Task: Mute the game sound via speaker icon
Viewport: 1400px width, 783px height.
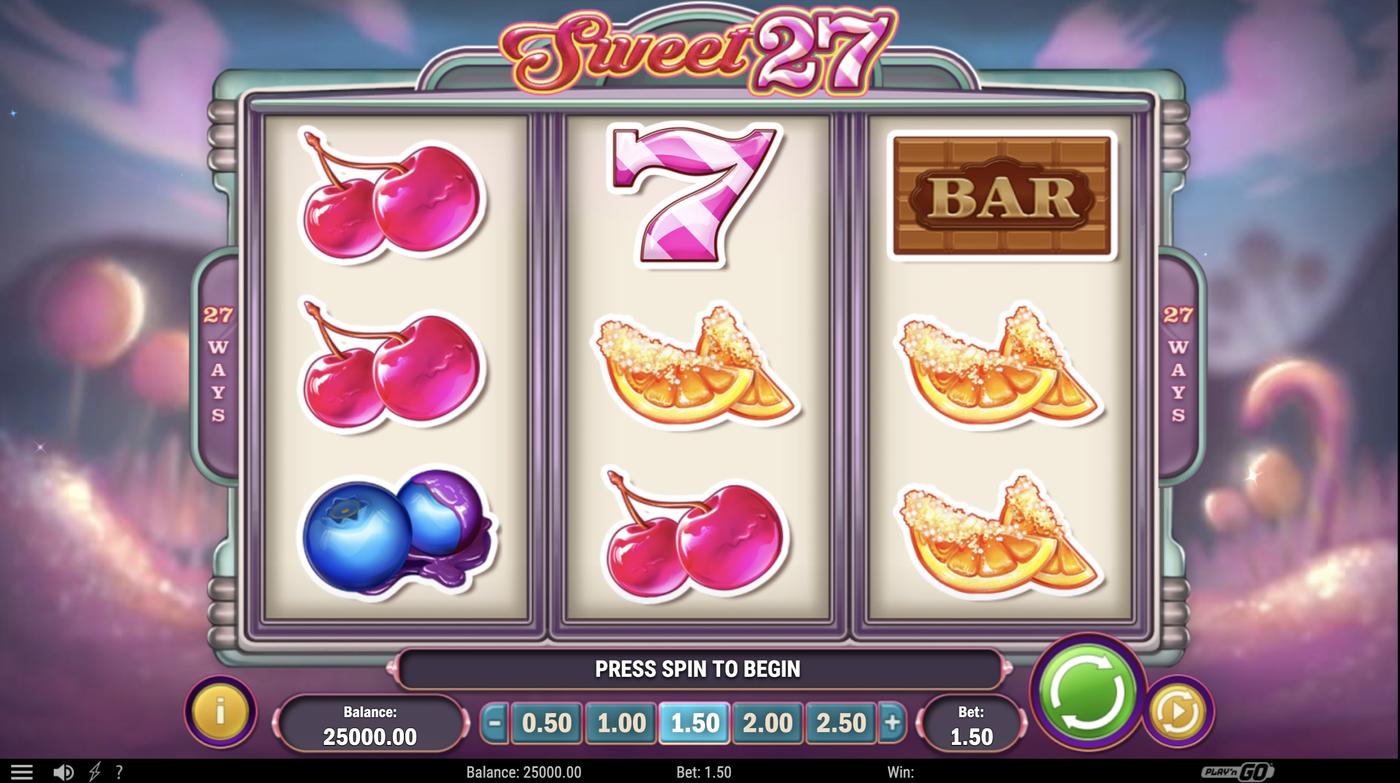Action: pyautogui.click(x=63, y=771)
